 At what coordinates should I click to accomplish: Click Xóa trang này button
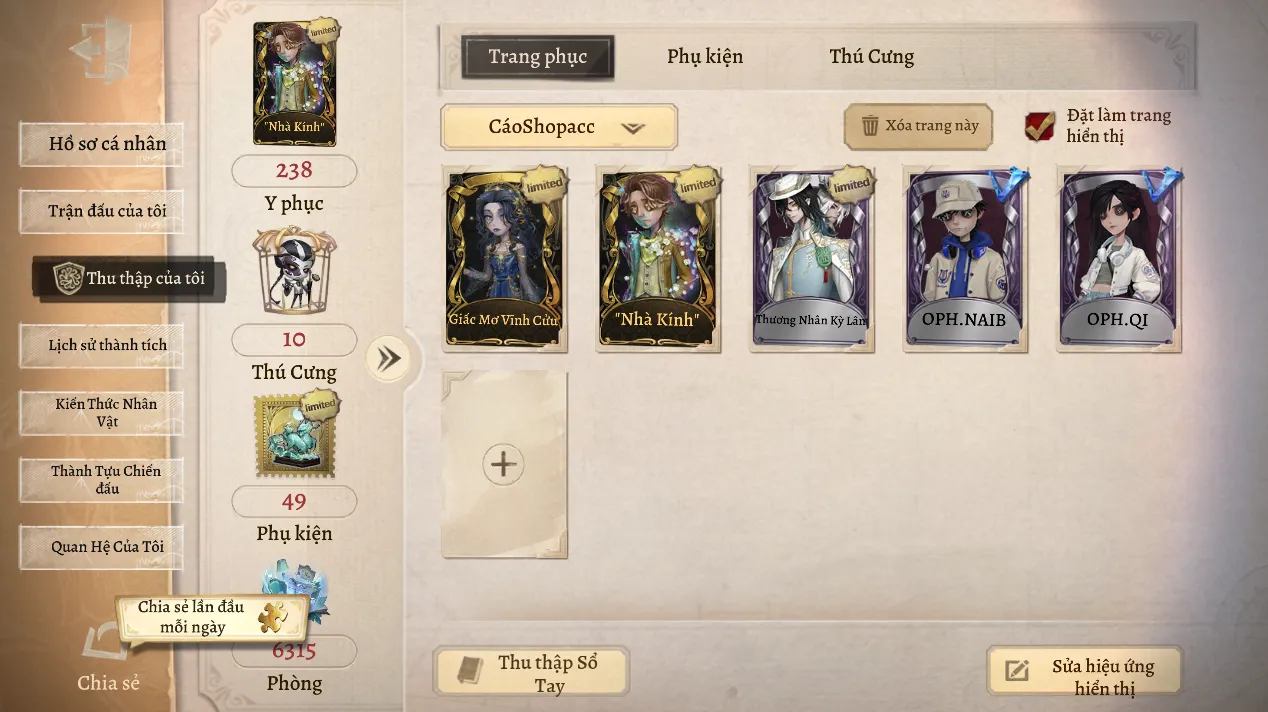pos(918,126)
